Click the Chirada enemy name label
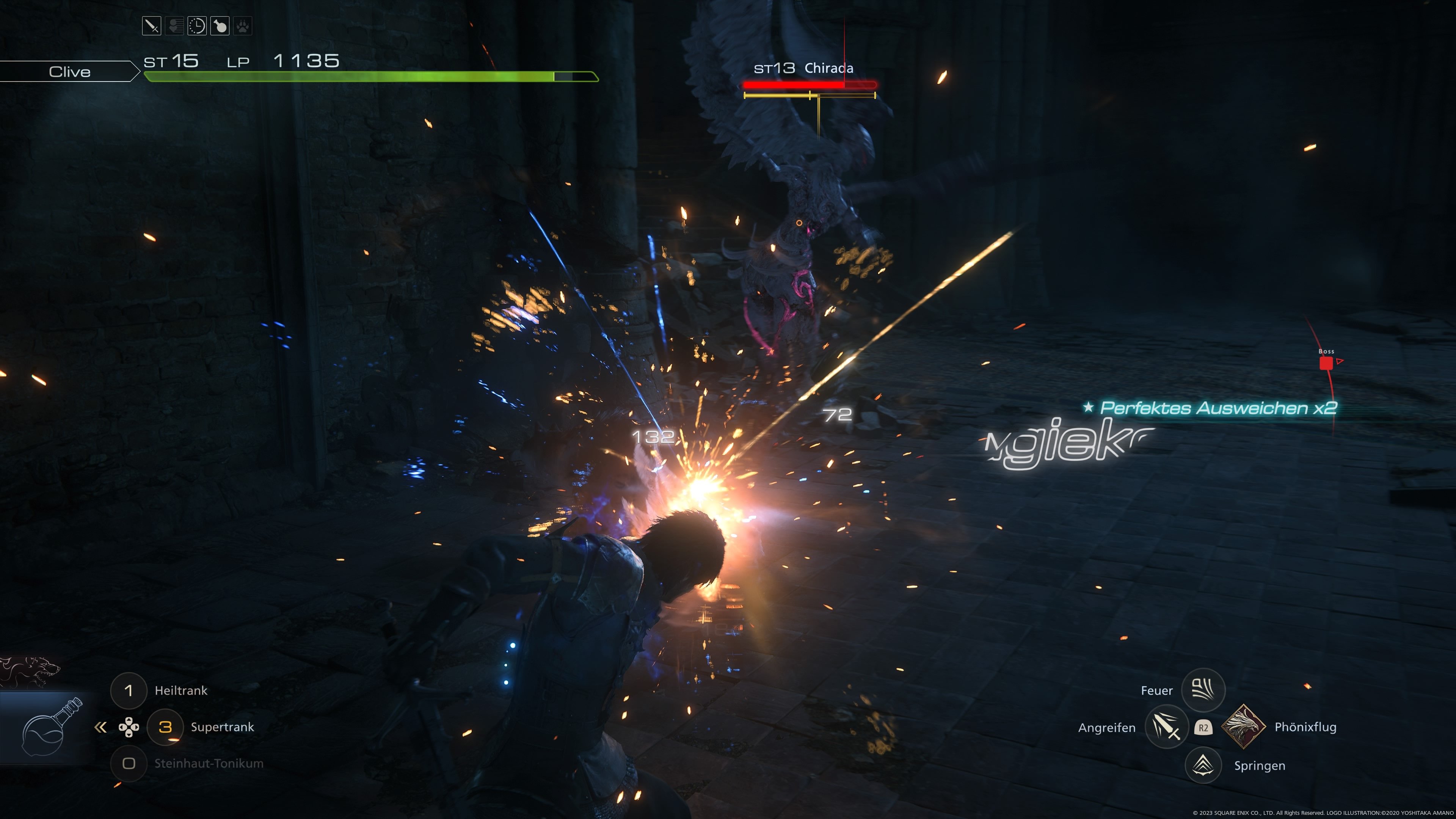 click(829, 68)
